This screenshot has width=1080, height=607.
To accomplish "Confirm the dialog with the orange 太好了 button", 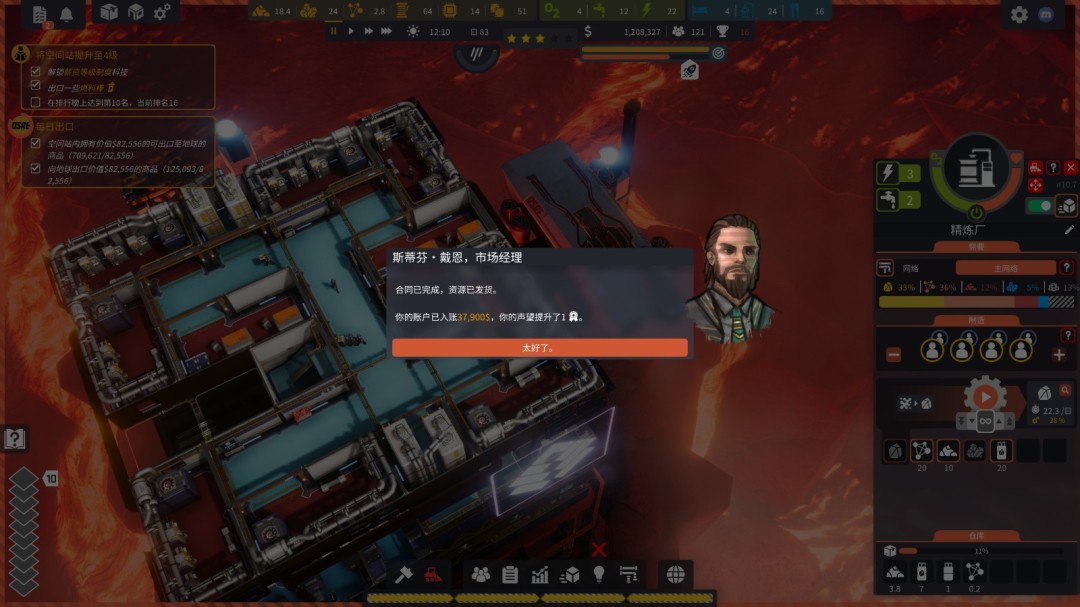I will (x=539, y=348).
